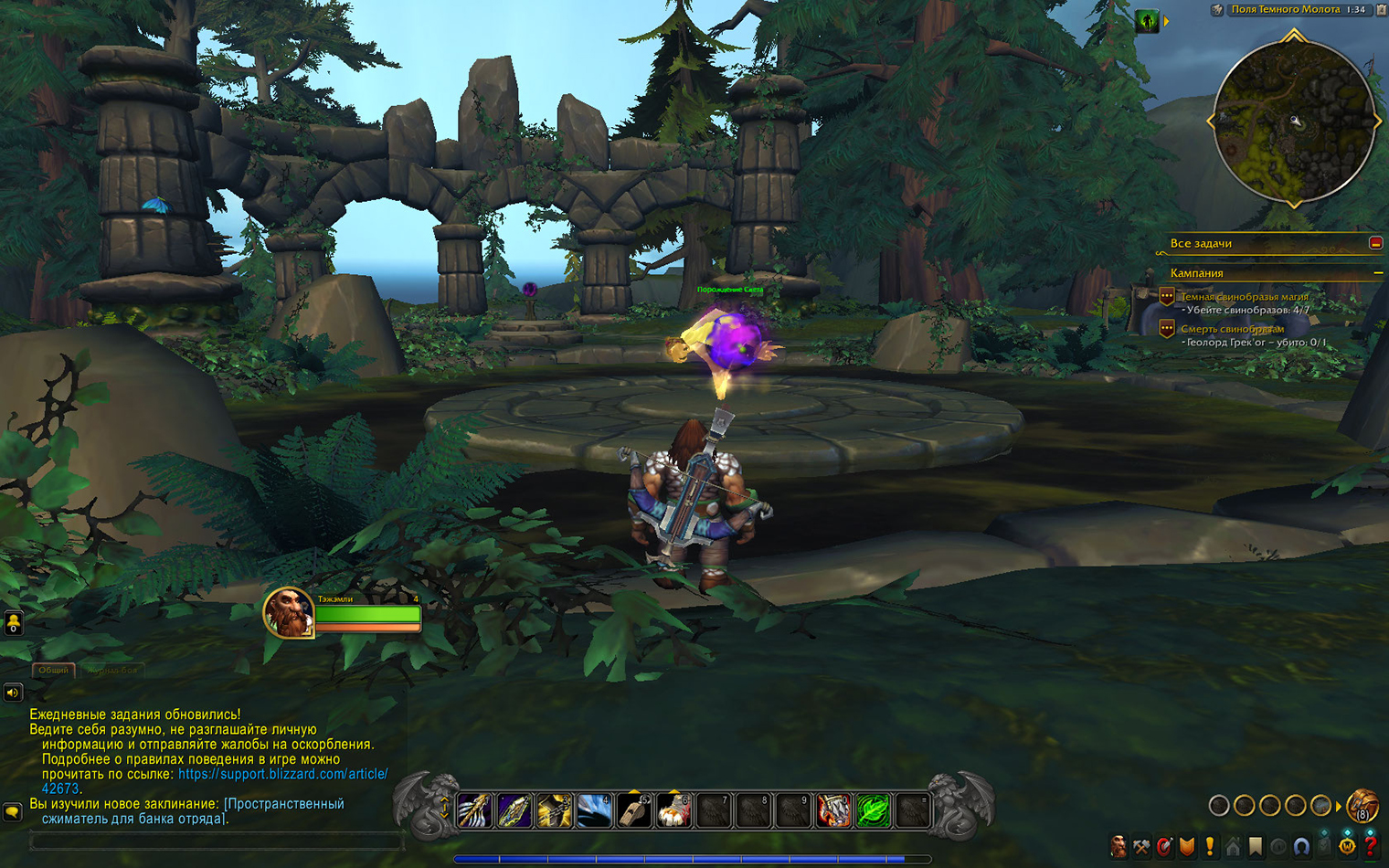1389x868 pixels.
Task: Collapse the 'Все задачи' objectives tracker
Action: (x=1375, y=243)
